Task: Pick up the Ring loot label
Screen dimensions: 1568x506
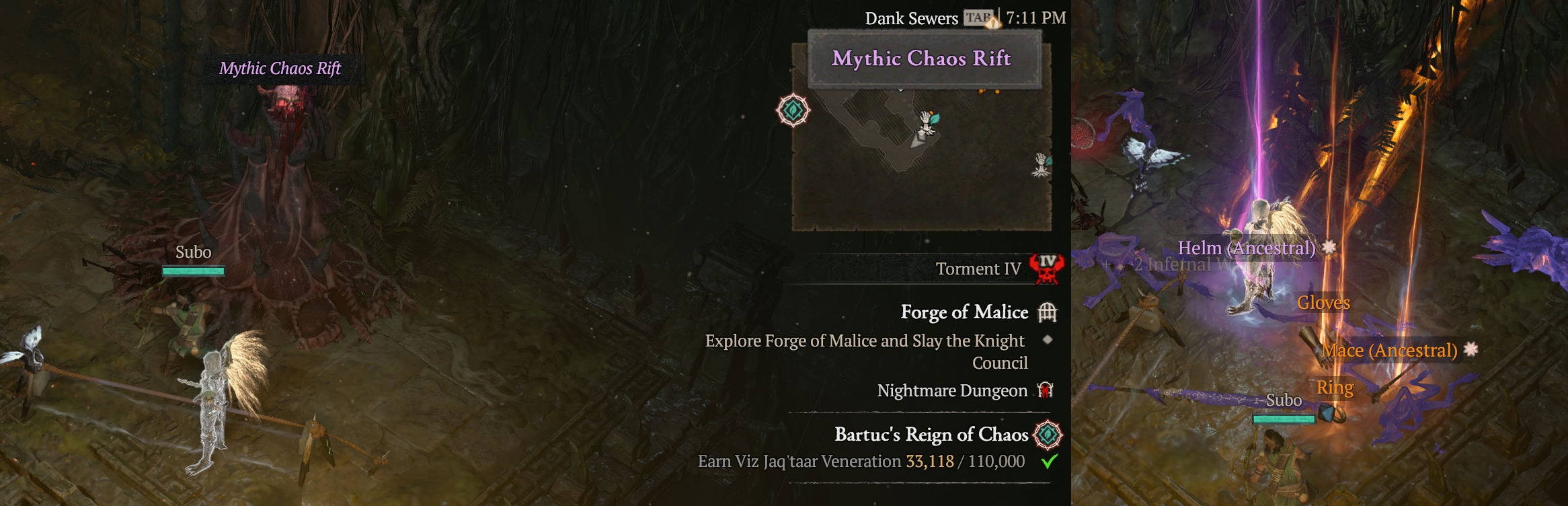Action: click(1335, 388)
